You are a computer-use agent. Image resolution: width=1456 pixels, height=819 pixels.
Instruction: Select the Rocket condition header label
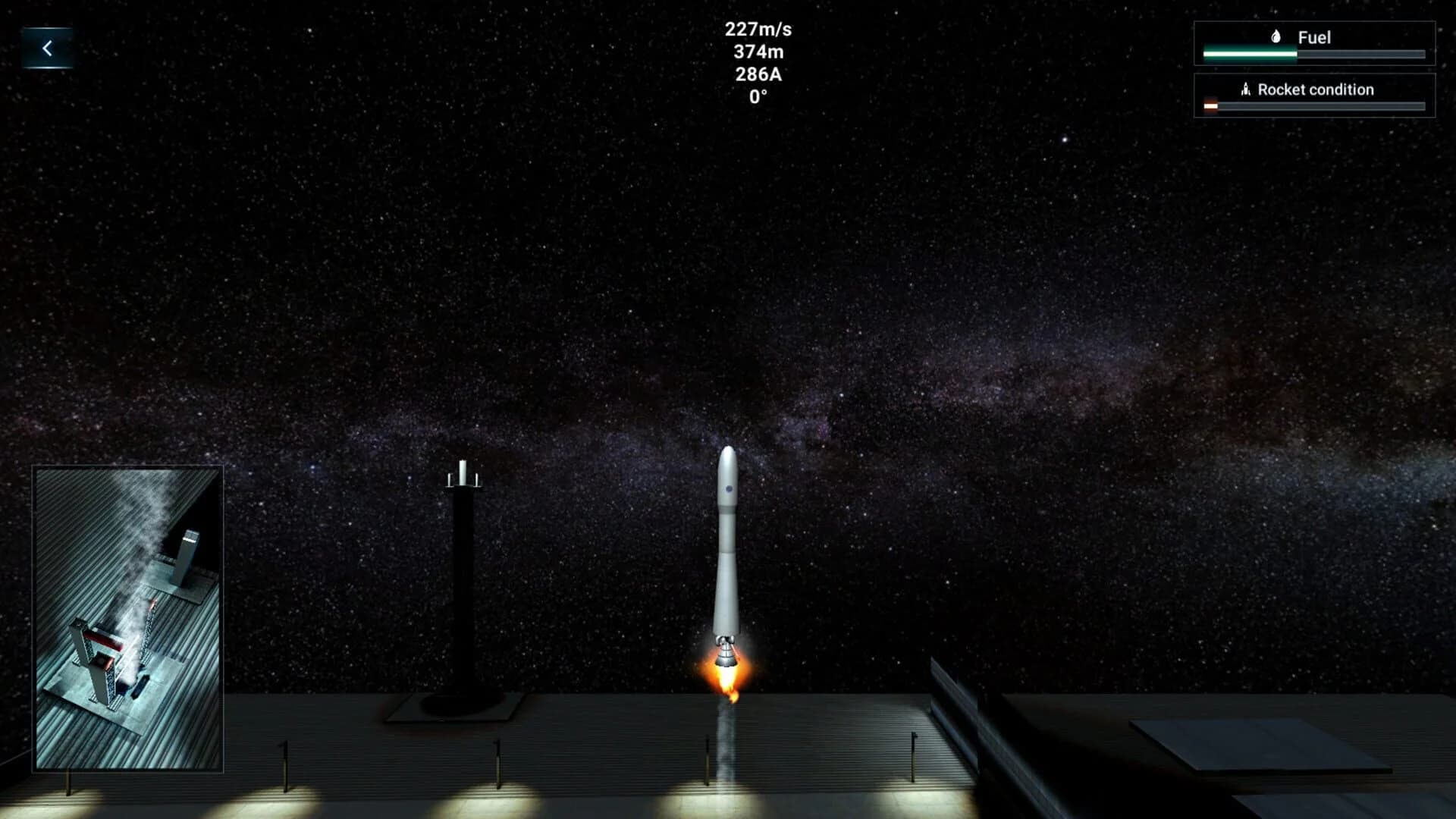pos(1315,89)
